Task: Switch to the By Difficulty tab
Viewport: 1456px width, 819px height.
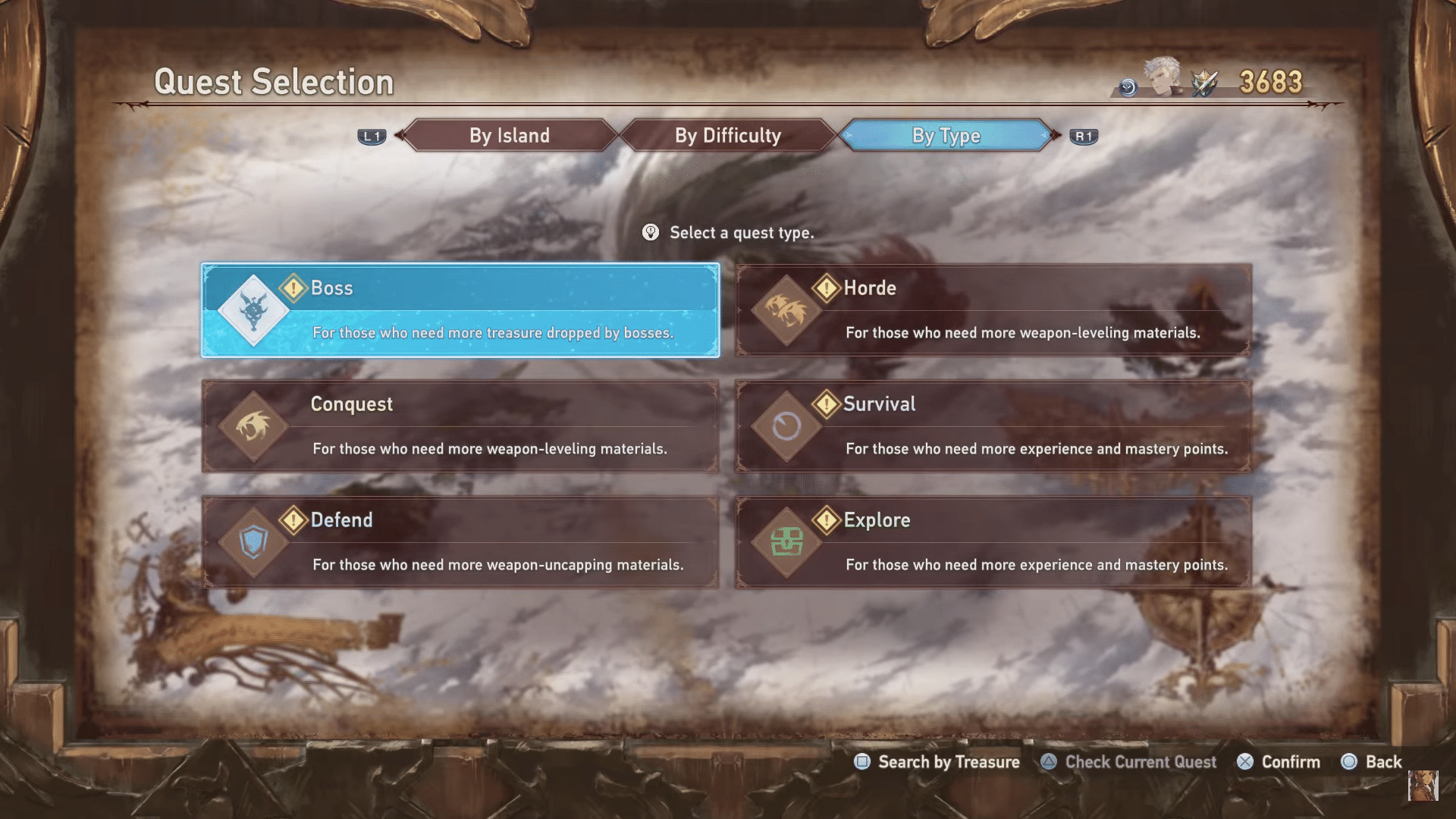Action: click(x=727, y=135)
